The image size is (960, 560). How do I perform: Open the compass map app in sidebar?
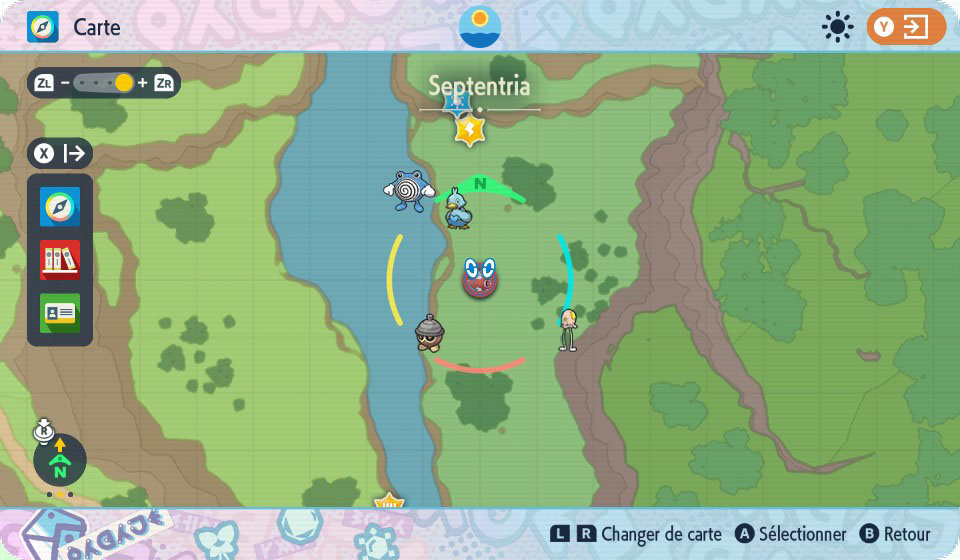[60, 207]
